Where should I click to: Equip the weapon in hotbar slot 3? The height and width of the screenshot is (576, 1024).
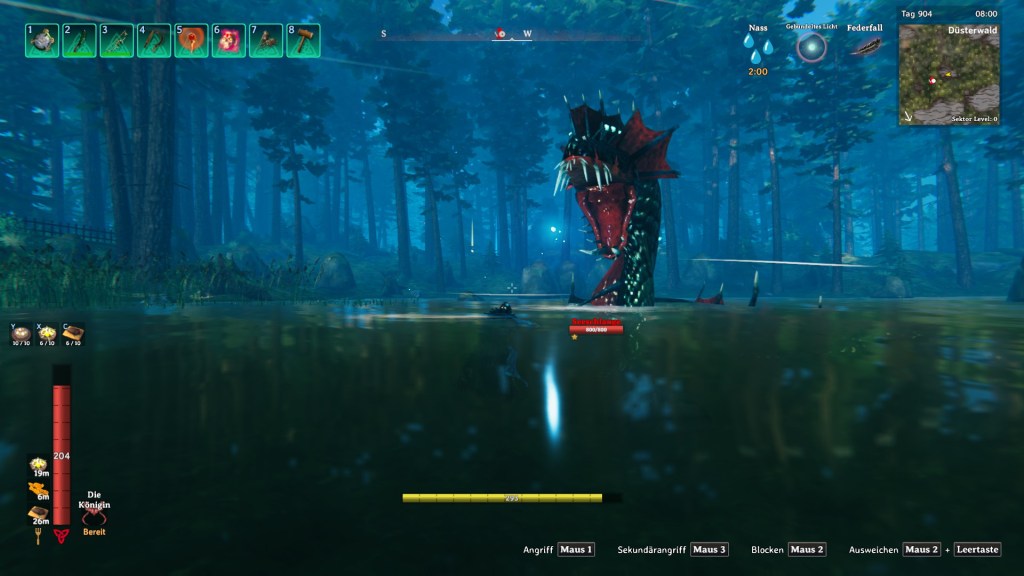117,40
